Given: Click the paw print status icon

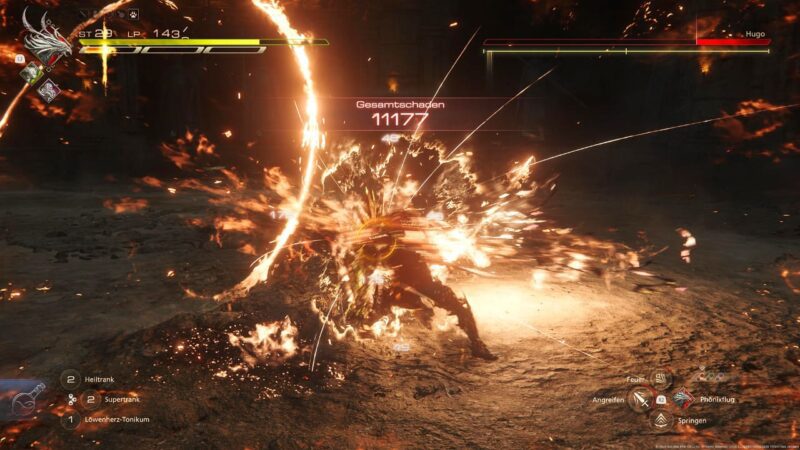Looking at the screenshot, I should pos(131,15).
